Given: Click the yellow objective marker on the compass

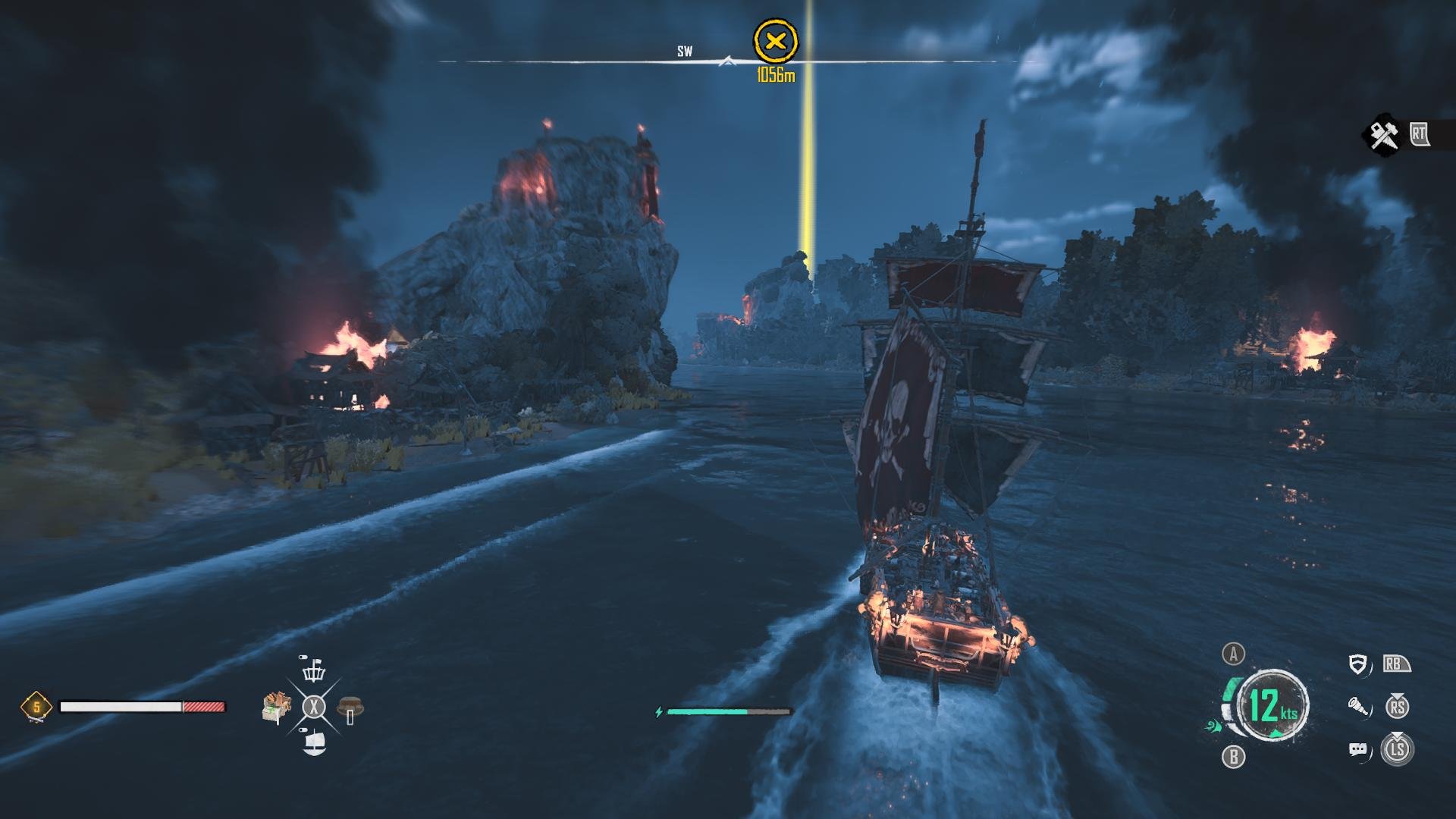Looking at the screenshot, I should [775, 42].
